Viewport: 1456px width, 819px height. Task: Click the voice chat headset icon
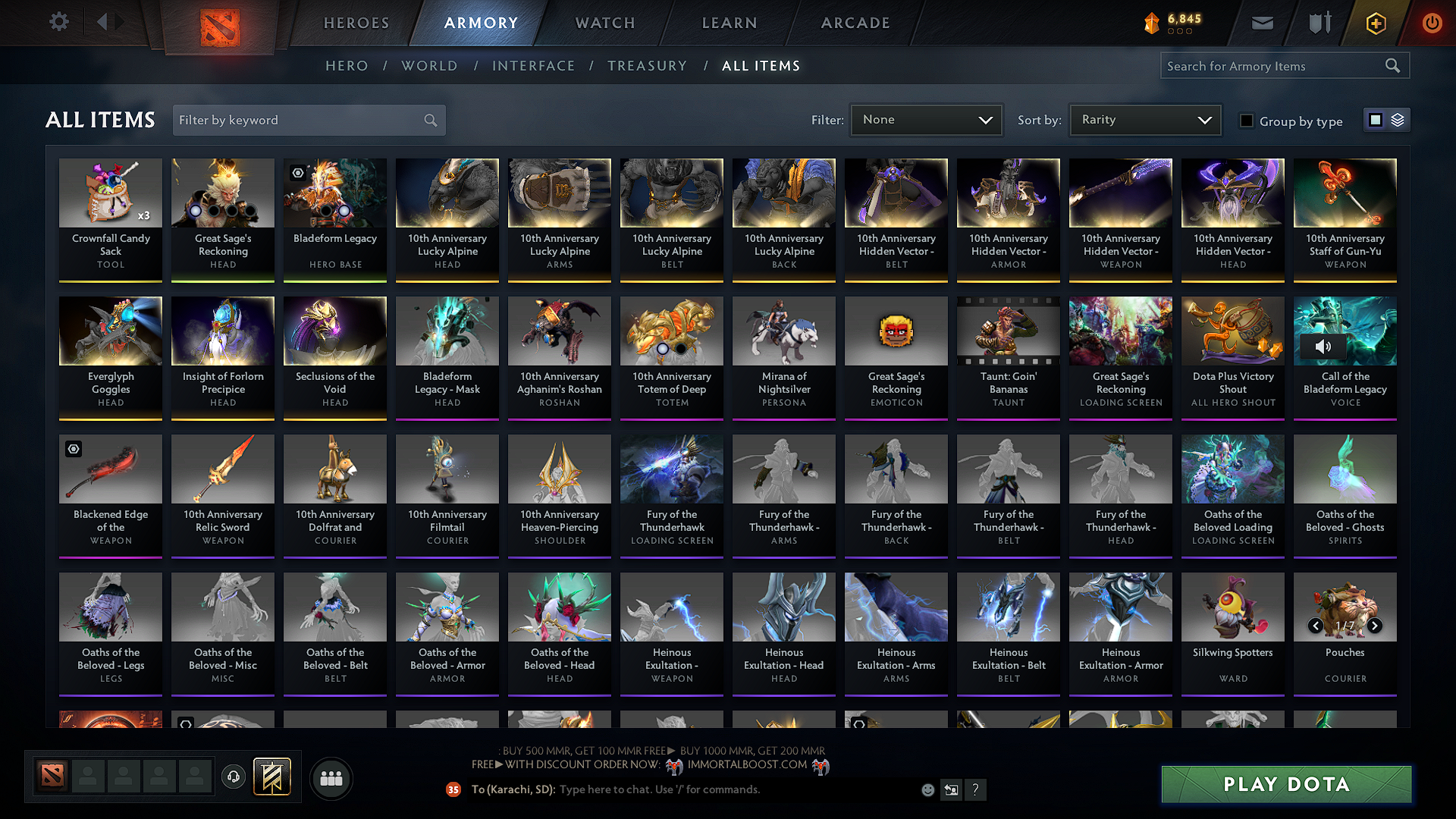tap(233, 777)
